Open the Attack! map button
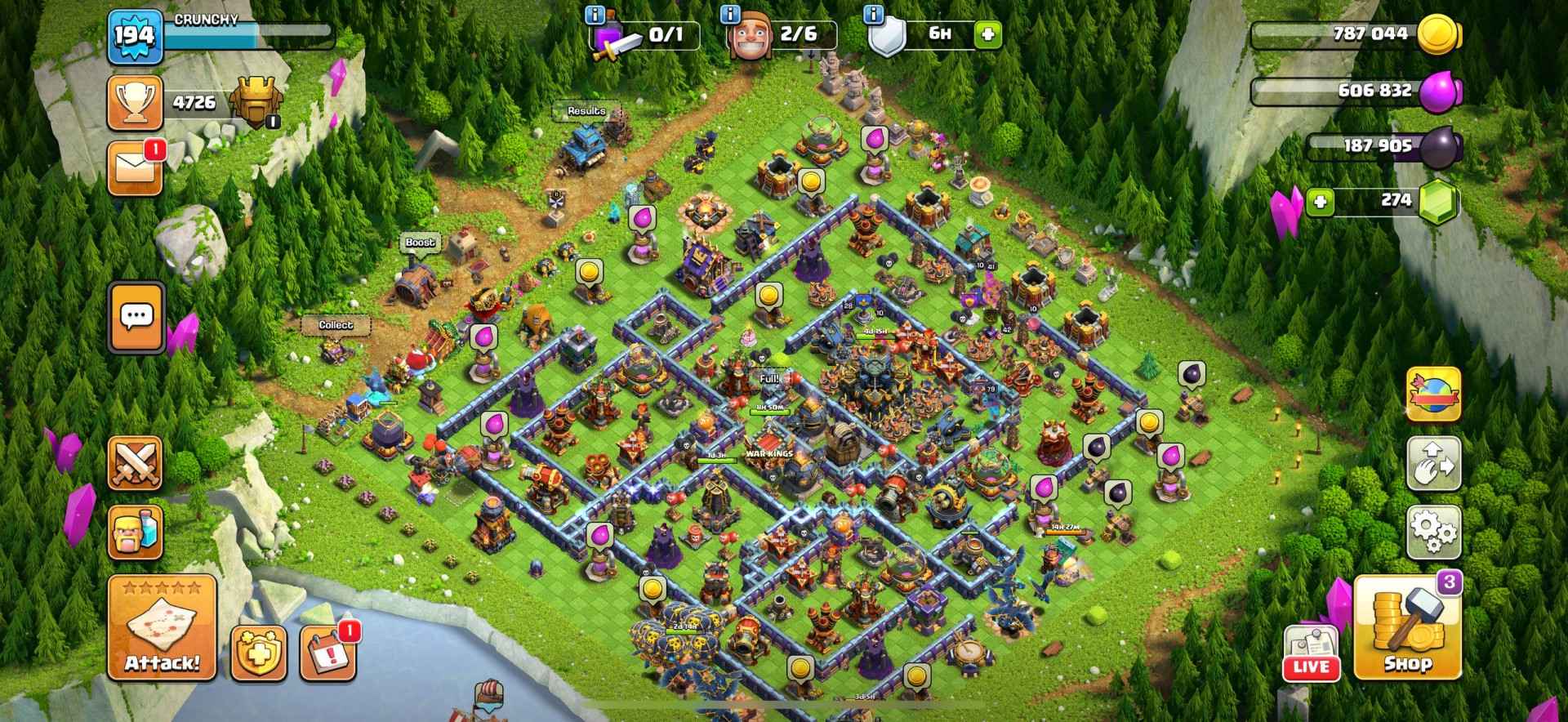This screenshot has height=722, width=1568. point(162,628)
